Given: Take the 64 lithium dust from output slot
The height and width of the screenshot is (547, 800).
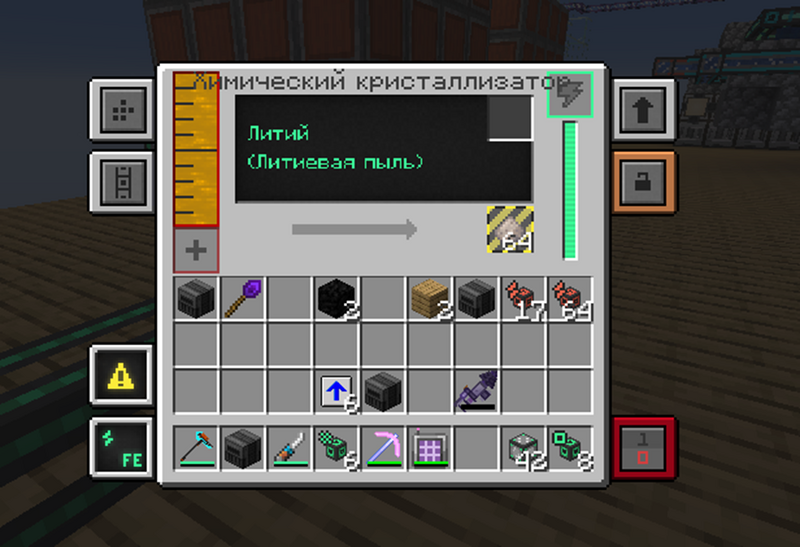Looking at the screenshot, I should tap(510, 229).
